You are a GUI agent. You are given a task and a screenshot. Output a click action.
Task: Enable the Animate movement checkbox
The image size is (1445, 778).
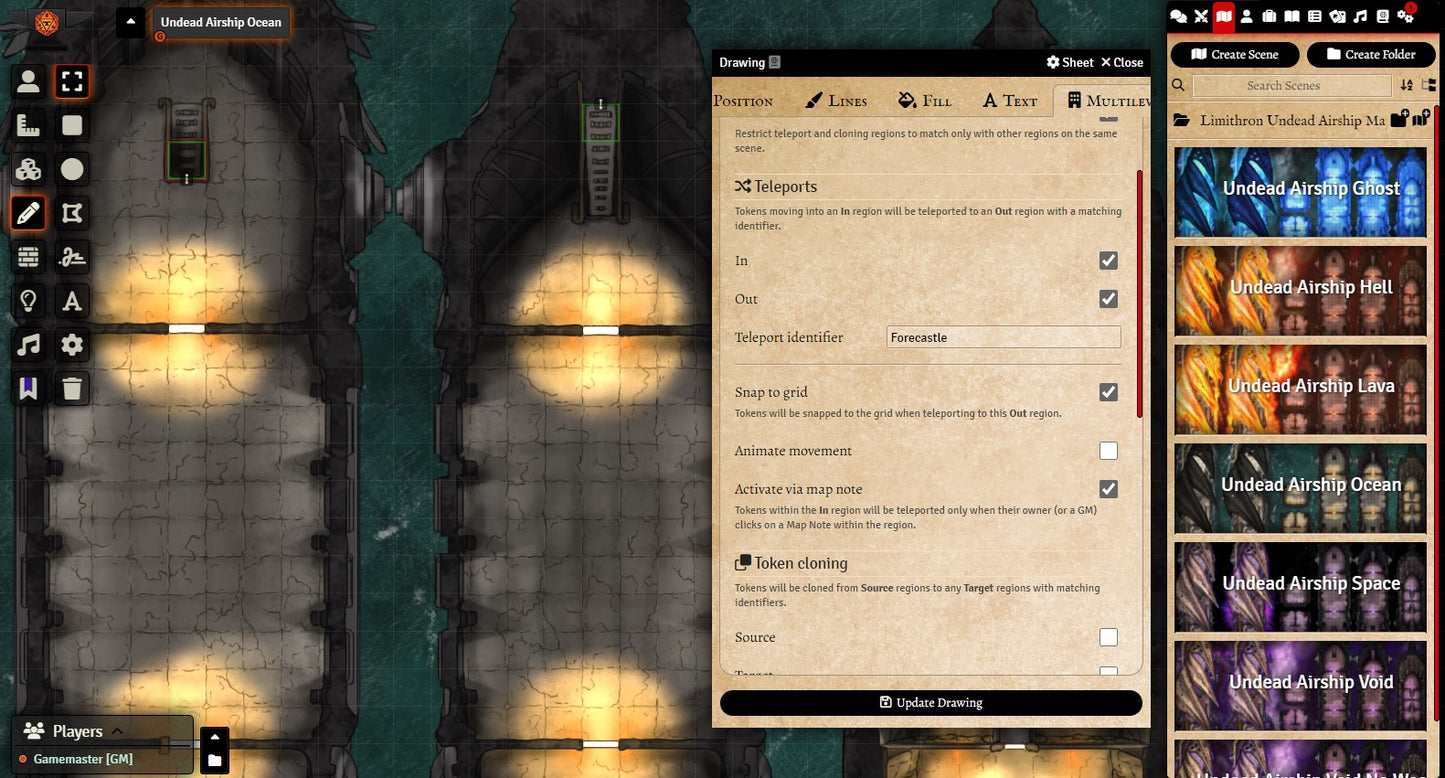click(x=1108, y=451)
